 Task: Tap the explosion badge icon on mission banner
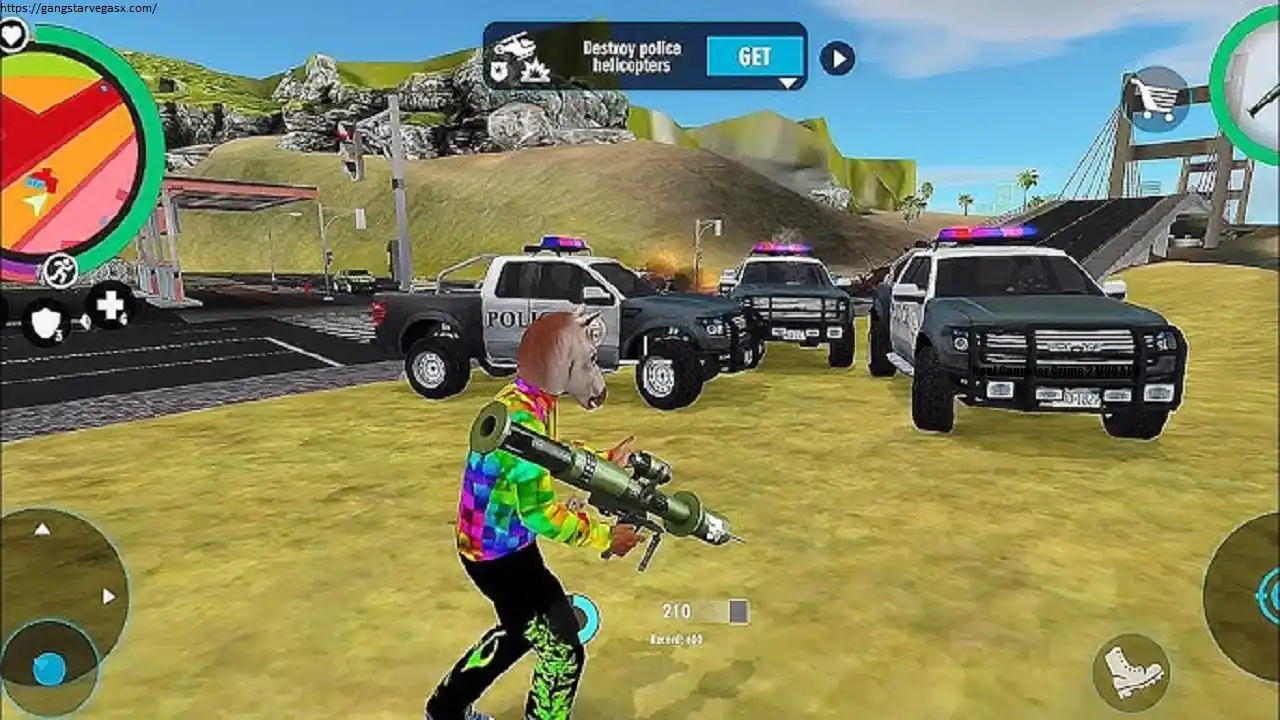point(535,72)
